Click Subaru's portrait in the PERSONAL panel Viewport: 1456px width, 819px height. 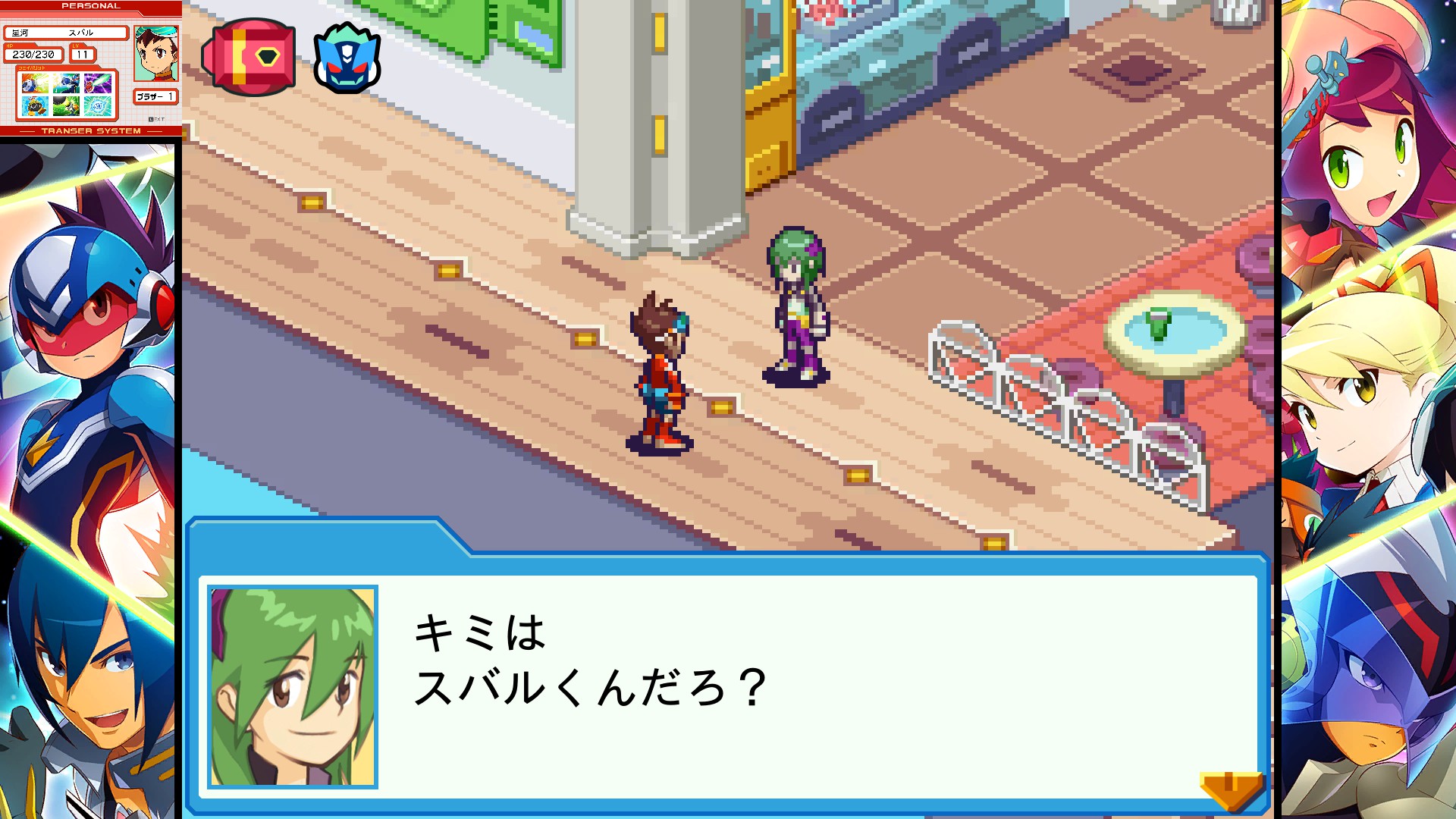tap(156, 53)
